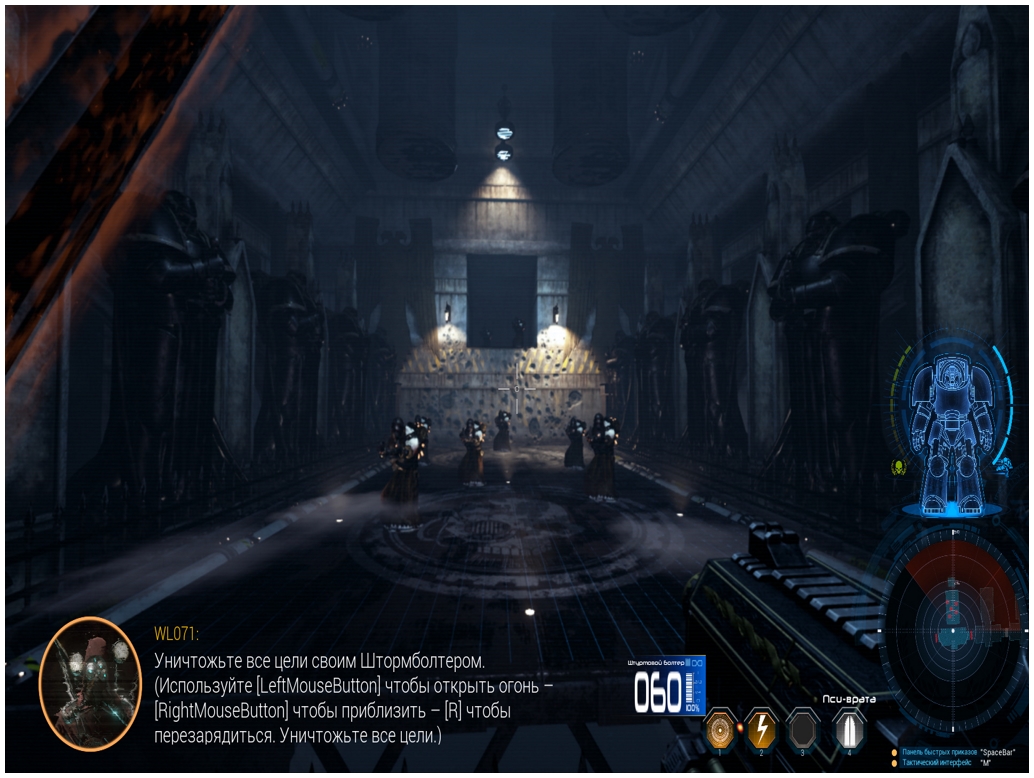This screenshot has width=1034, height=778.
Task: Click the circular radar minimap
Action: click(953, 631)
